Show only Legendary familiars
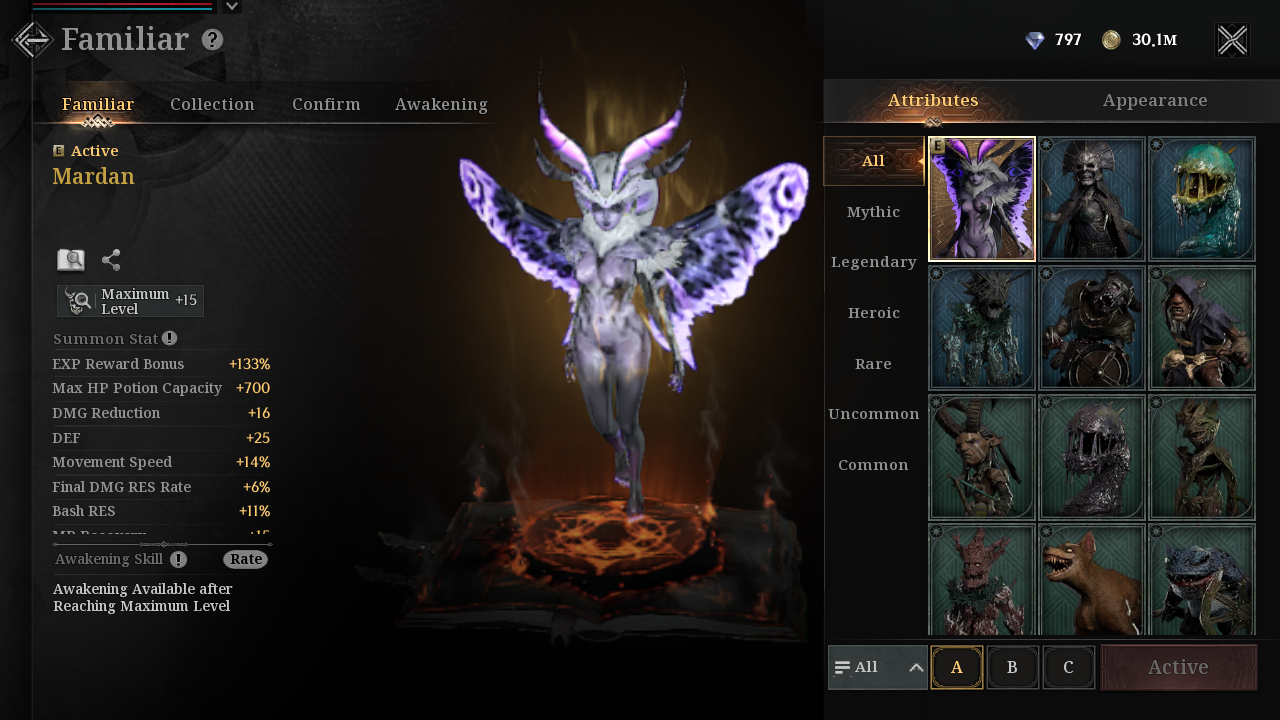The image size is (1280, 720). 873,262
